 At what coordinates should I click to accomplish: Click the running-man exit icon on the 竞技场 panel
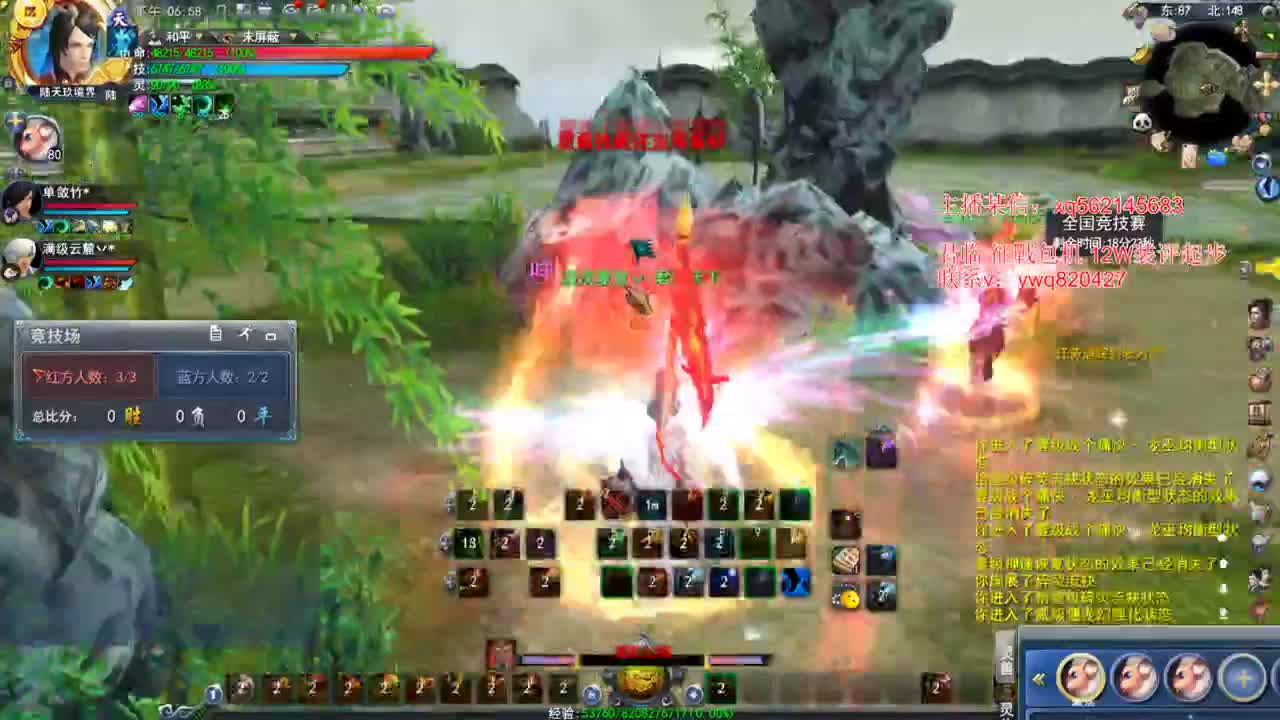point(246,334)
